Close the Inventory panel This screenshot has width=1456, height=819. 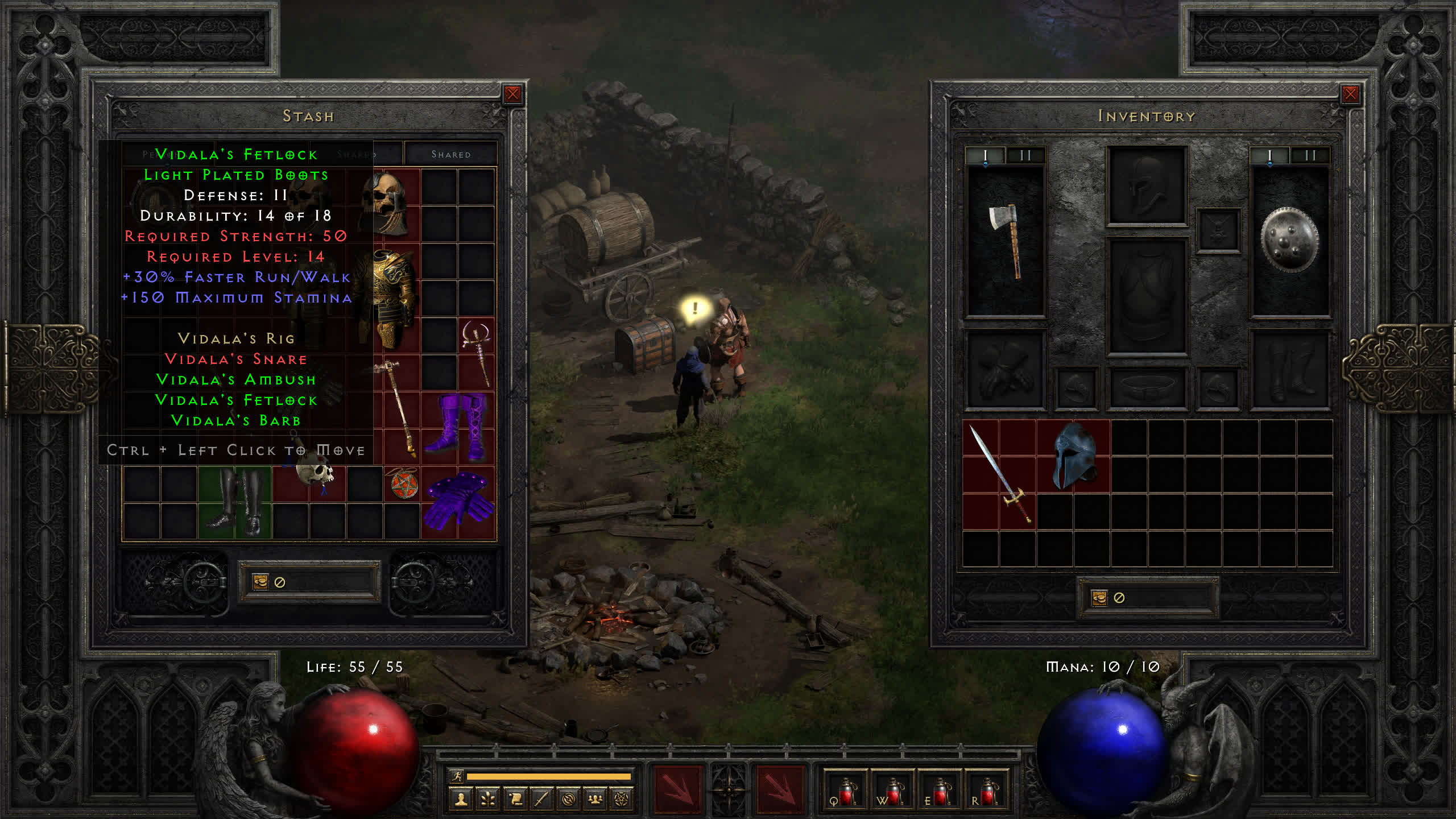[1350, 94]
